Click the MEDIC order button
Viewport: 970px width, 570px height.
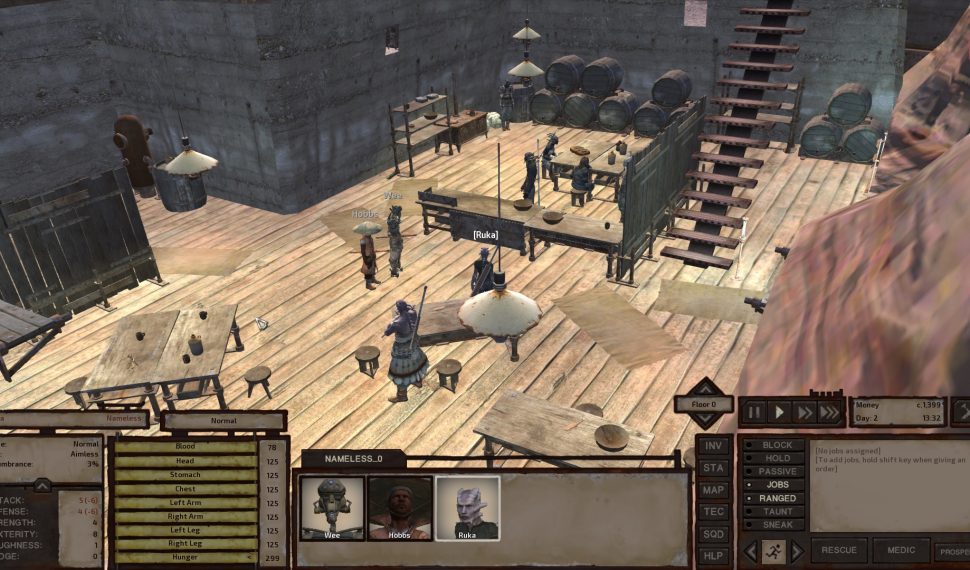pyautogui.click(x=900, y=551)
